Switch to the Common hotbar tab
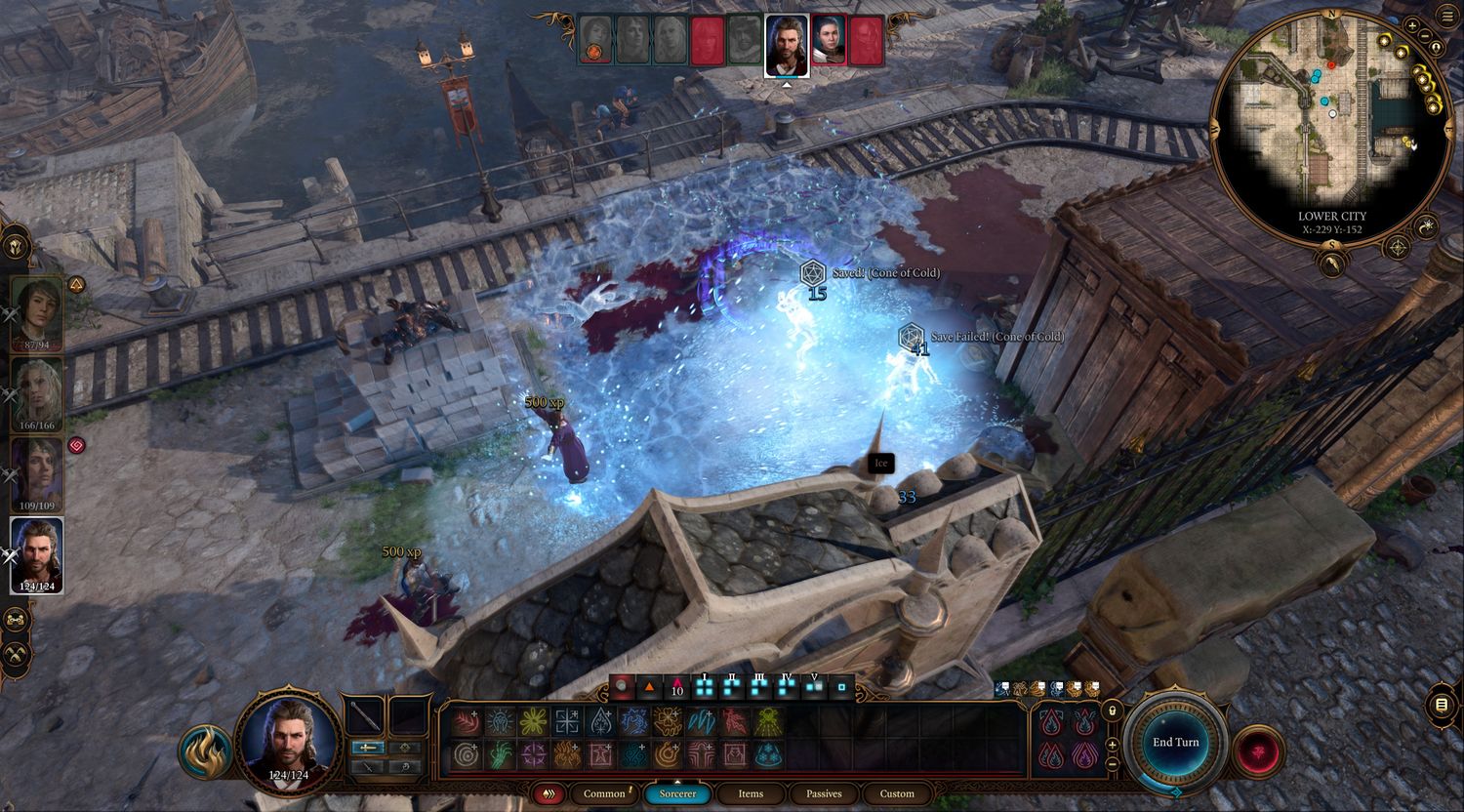 click(x=604, y=793)
